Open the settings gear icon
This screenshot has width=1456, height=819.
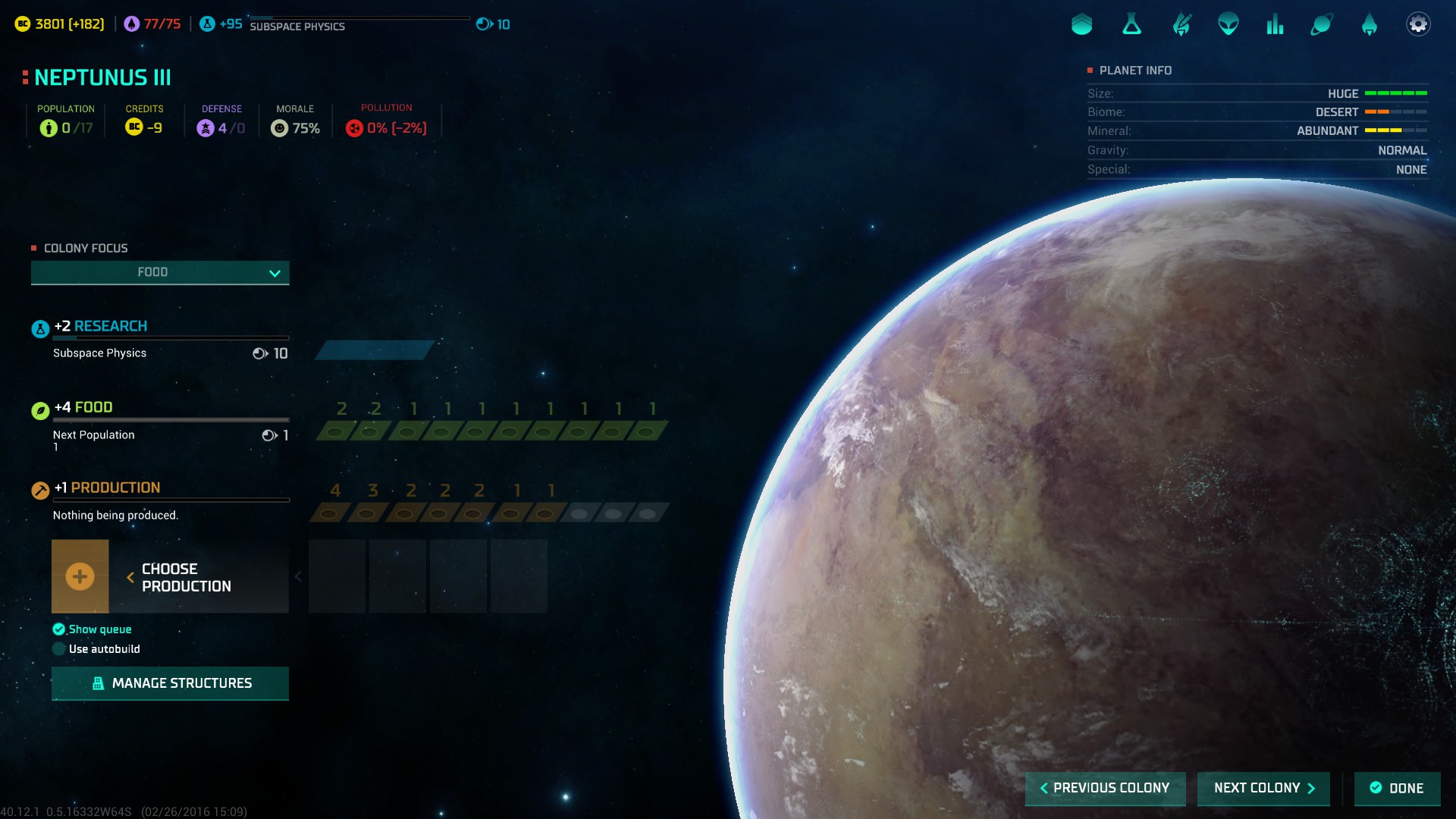[1418, 24]
